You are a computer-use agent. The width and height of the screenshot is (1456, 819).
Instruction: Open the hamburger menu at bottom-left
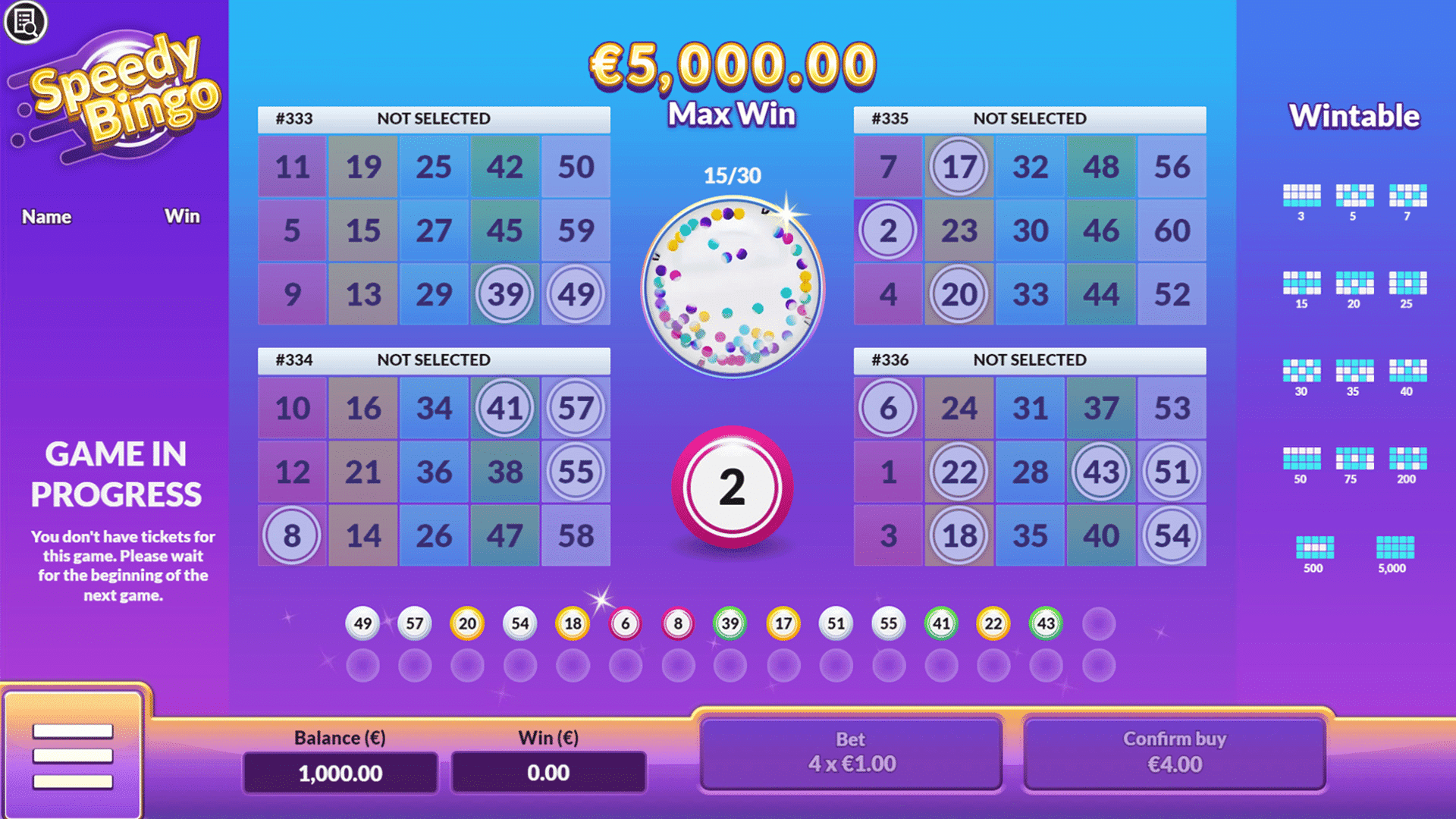(72, 756)
